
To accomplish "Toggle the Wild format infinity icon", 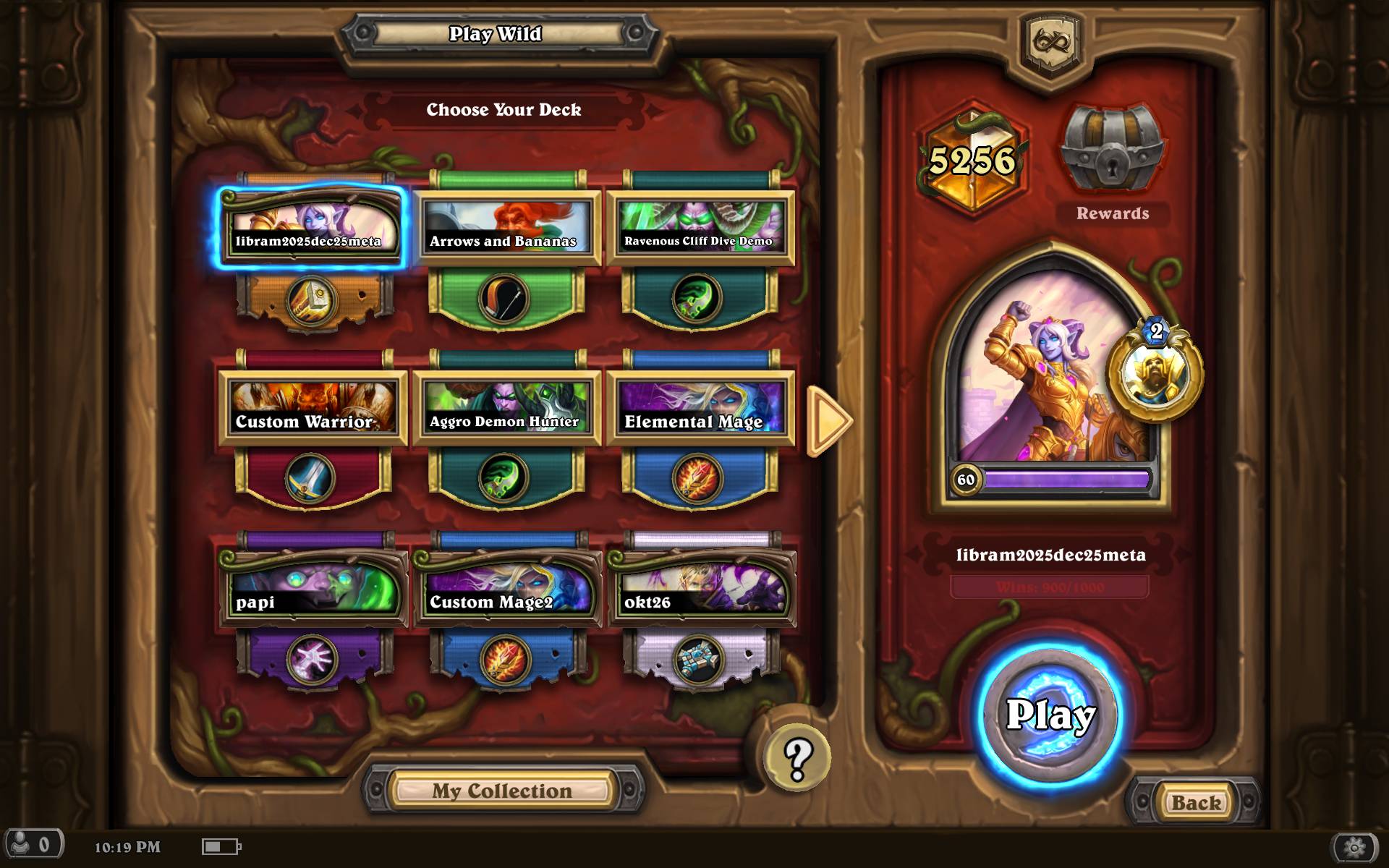I will coord(1051,41).
